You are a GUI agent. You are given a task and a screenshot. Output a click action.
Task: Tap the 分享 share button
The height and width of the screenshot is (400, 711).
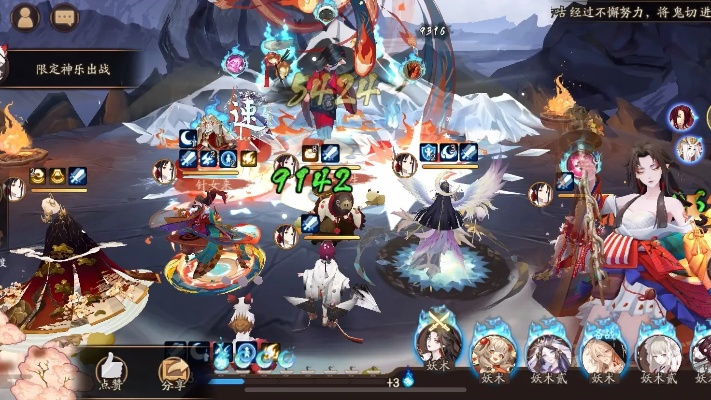click(x=173, y=372)
